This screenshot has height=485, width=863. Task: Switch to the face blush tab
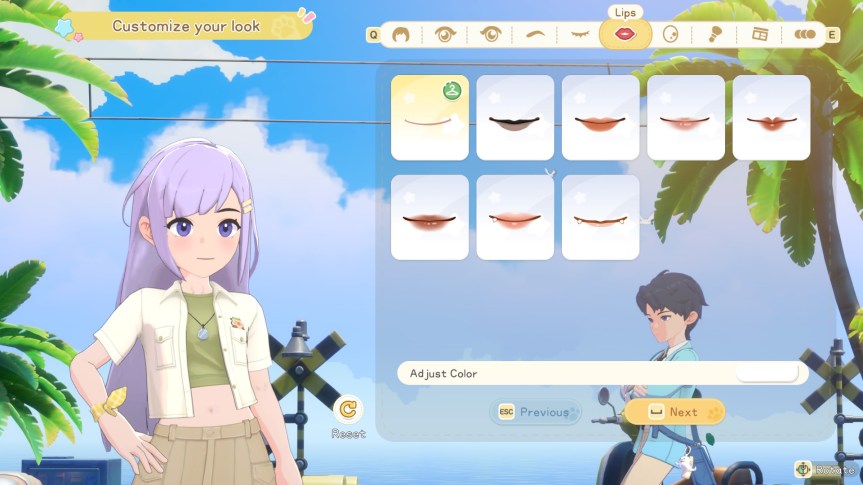[x=670, y=35]
